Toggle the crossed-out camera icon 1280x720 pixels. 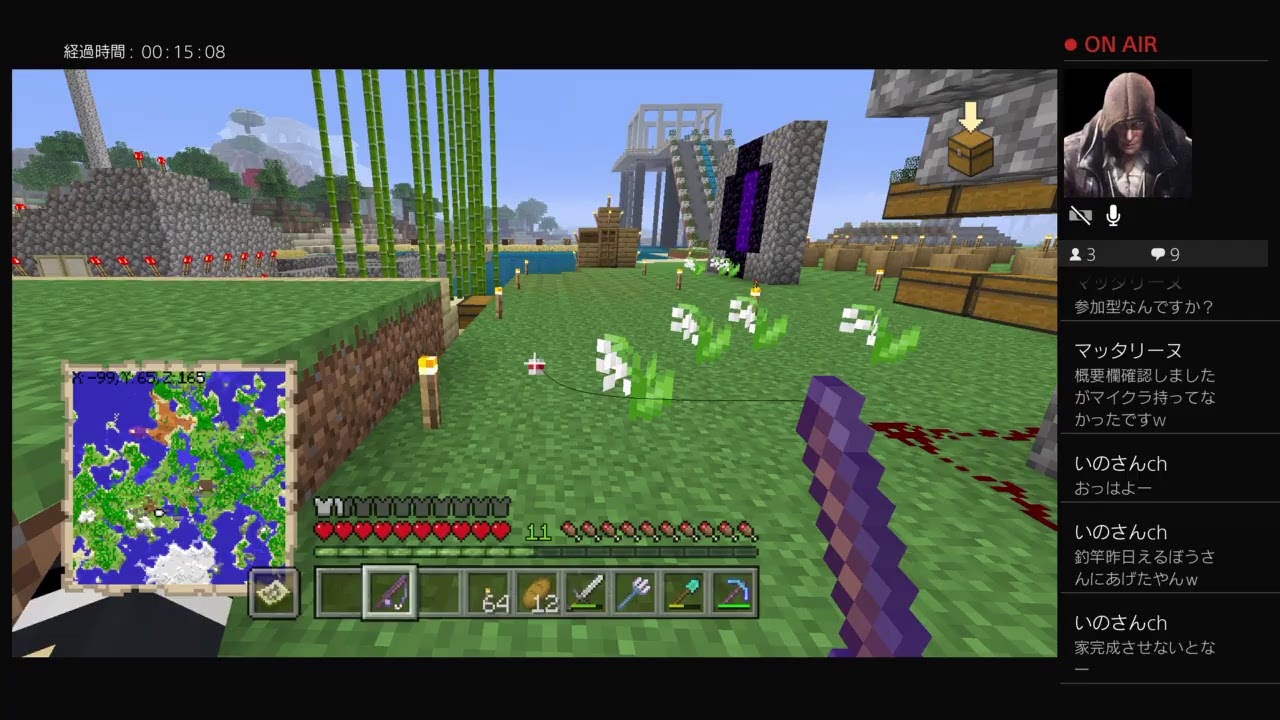tap(1079, 215)
